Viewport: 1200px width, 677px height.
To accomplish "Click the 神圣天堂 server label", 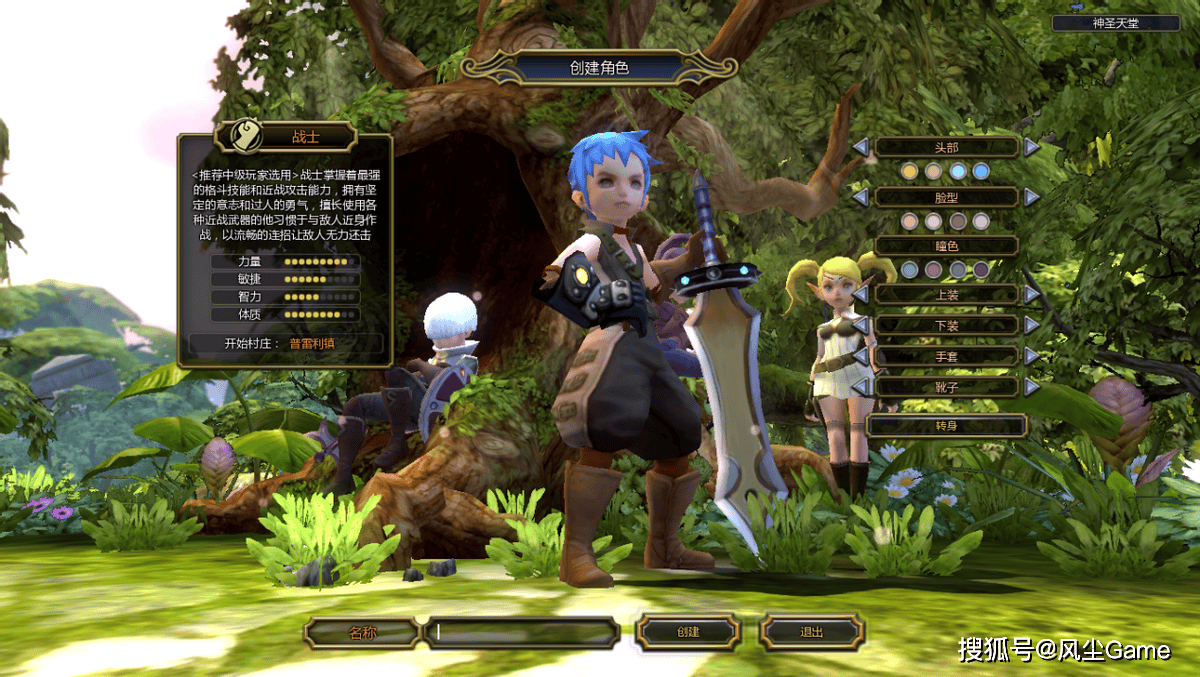I will click(1116, 22).
